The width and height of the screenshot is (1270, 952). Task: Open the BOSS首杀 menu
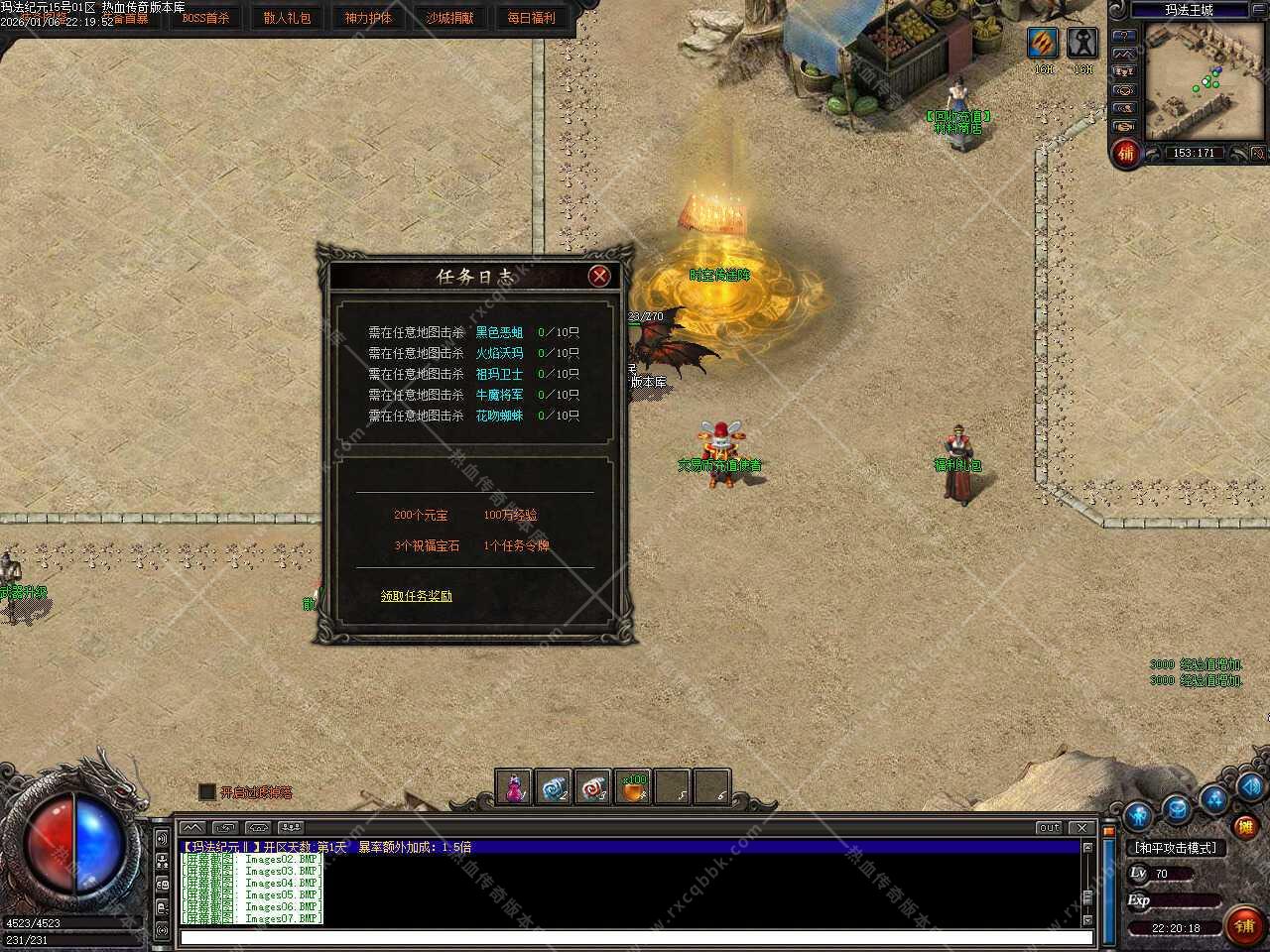[x=205, y=18]
